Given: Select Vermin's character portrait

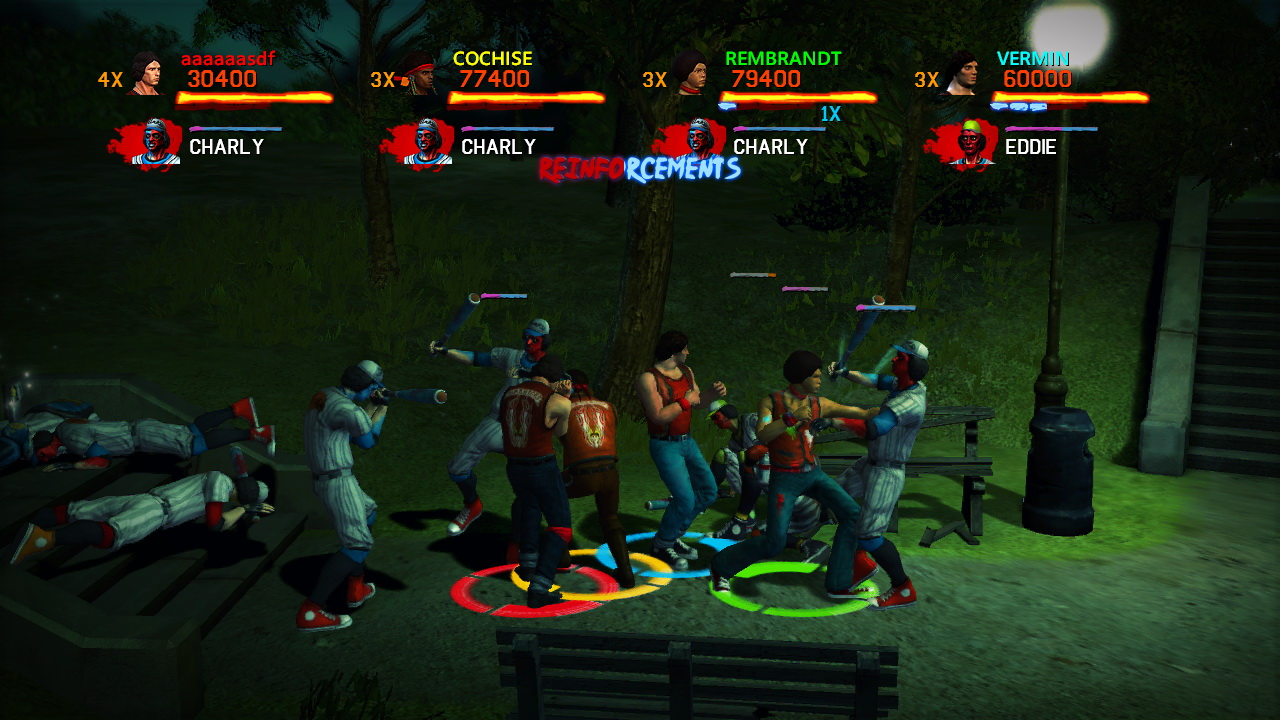Looking at the screenshot, I should [961, 74].
